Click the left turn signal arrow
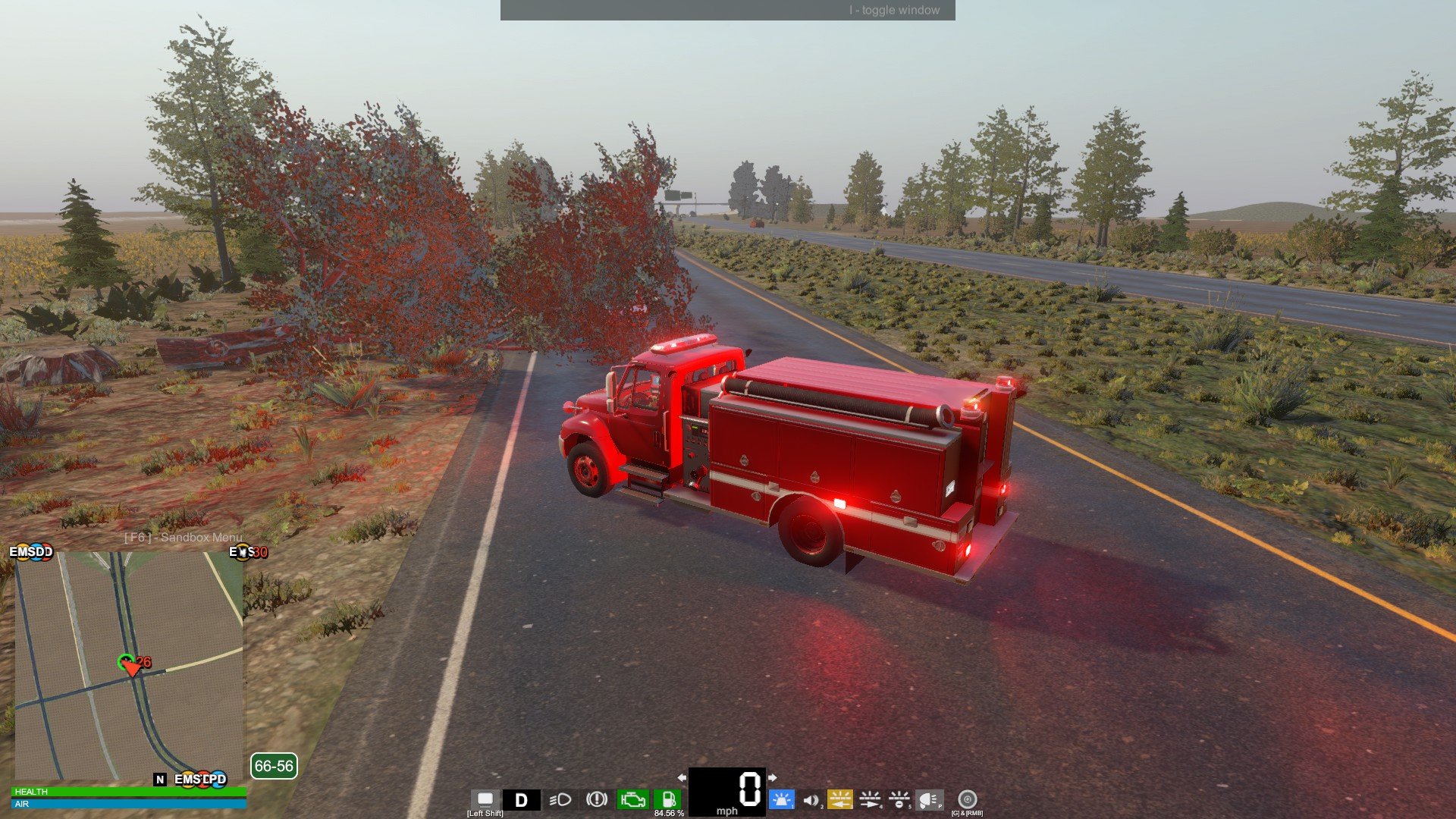 pos(682,777)
